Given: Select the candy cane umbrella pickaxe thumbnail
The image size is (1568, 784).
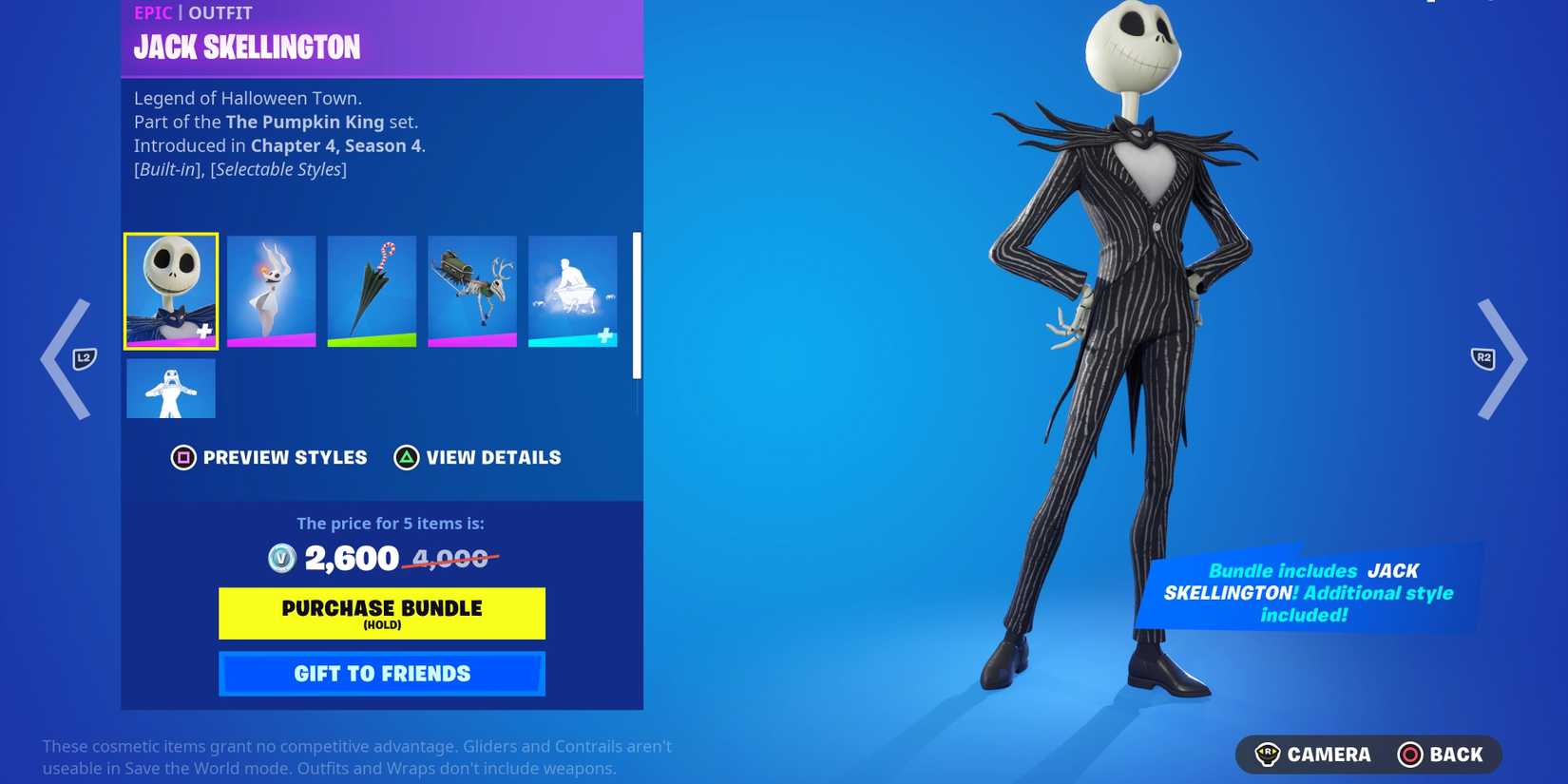Looking at the screenshot, I should coord(372,290).
